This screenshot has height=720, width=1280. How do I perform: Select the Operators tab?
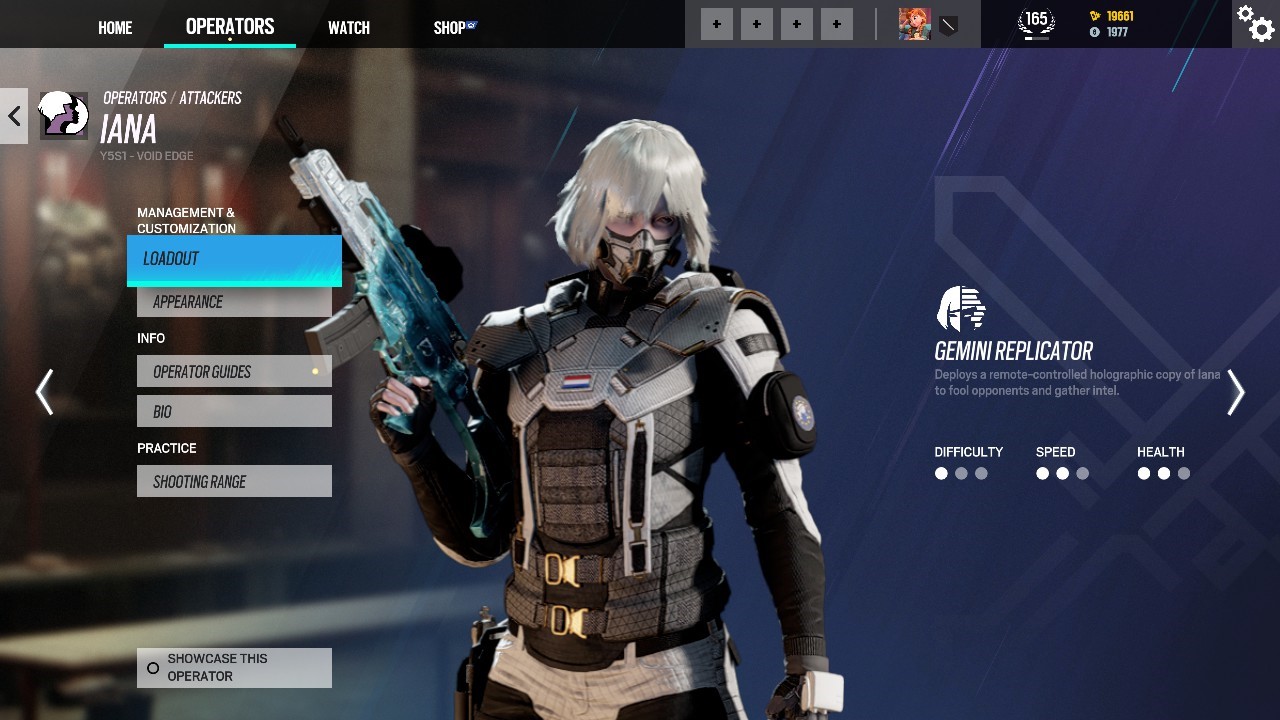tap(230, 27)
